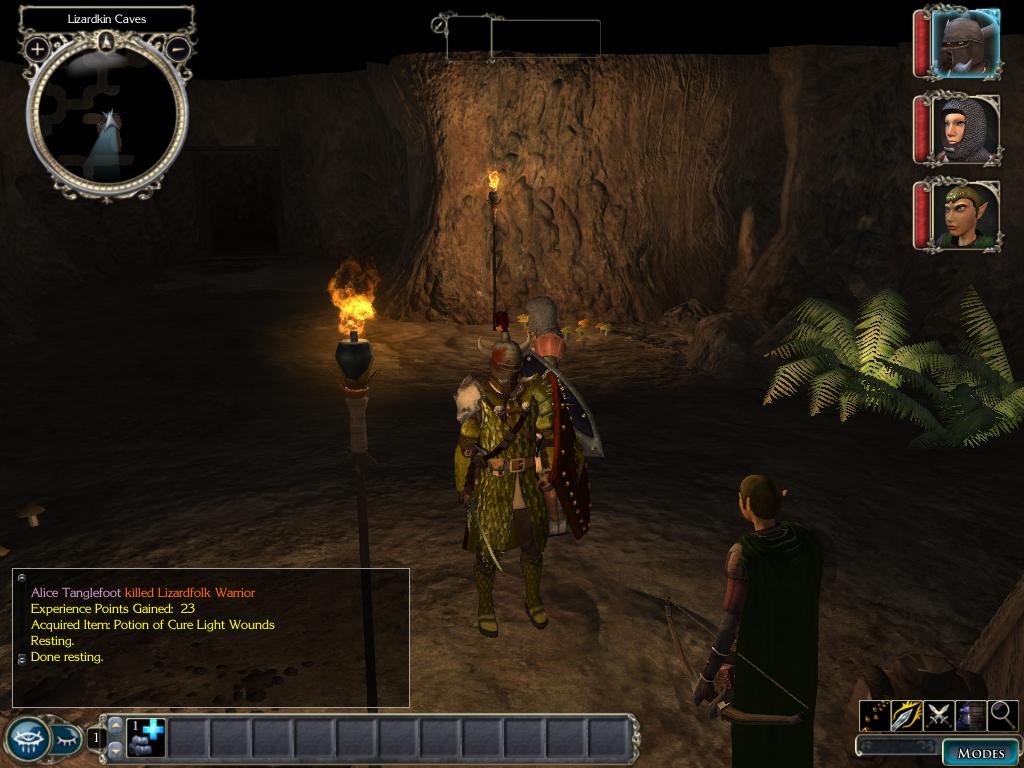This screenshot has height=768, width=1024.
Task: Activate the magnifying glass search mode
Action: 1002,714
